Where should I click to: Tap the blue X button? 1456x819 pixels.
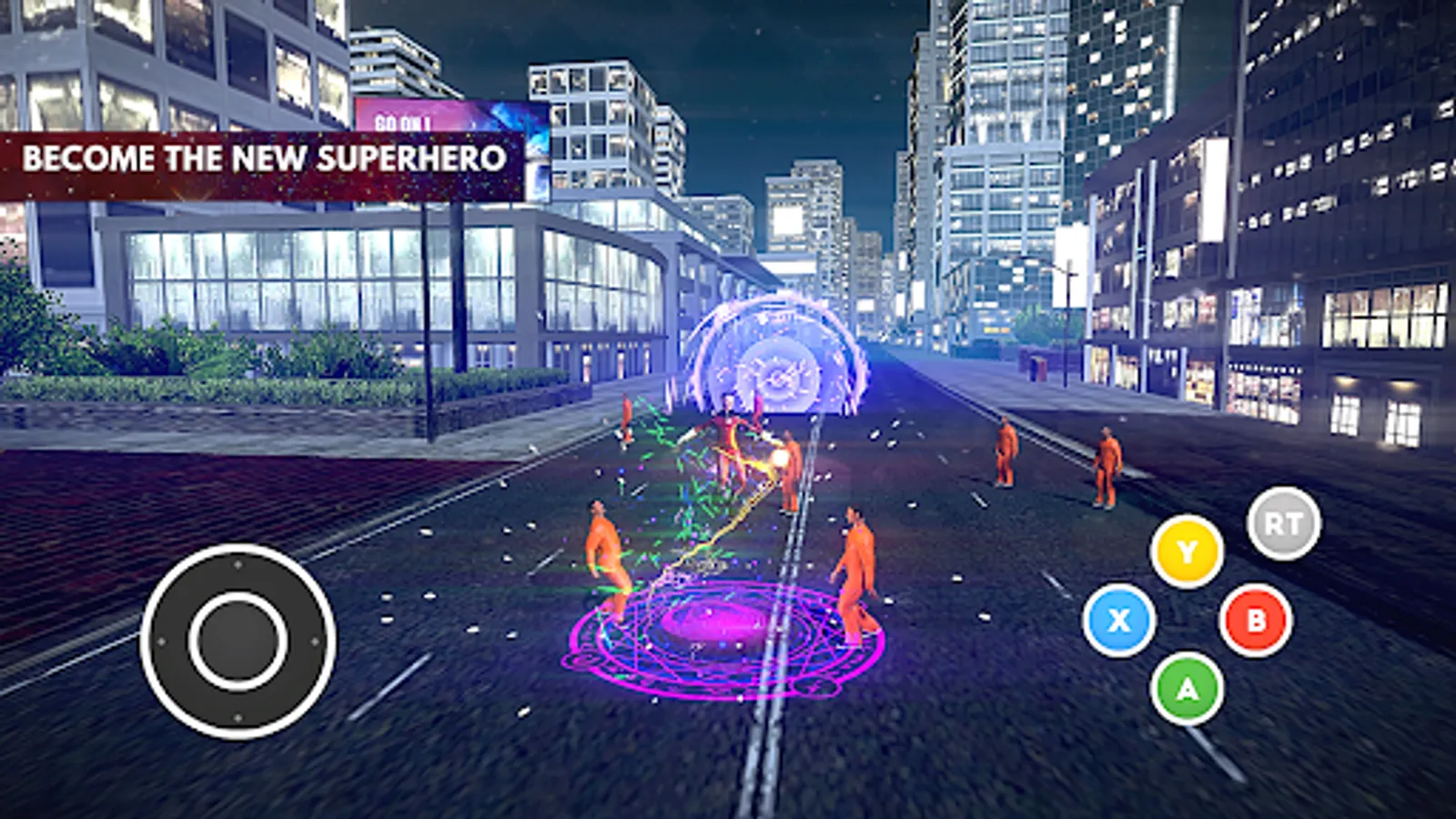(1117, 620)
